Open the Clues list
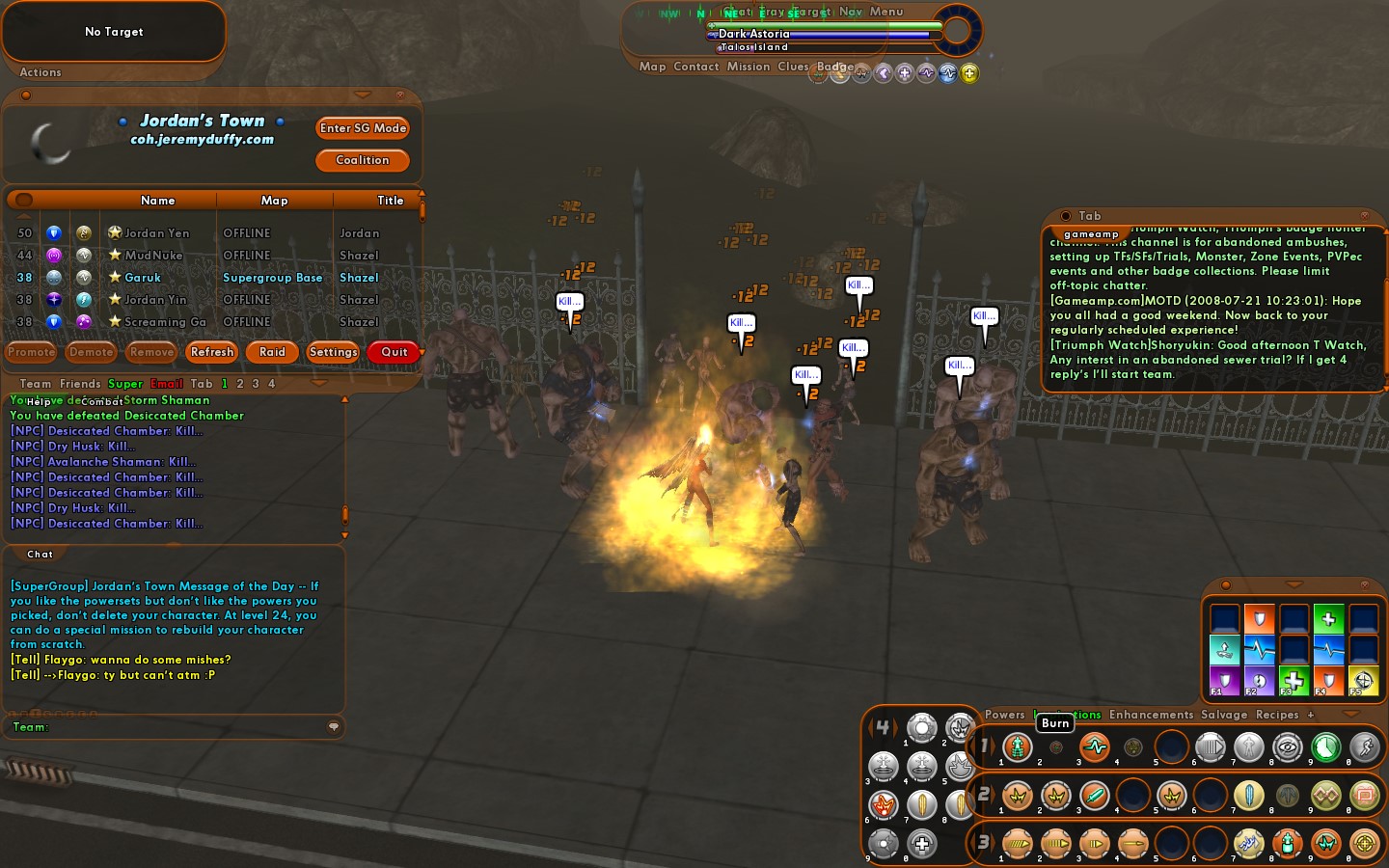 (793, 67)
